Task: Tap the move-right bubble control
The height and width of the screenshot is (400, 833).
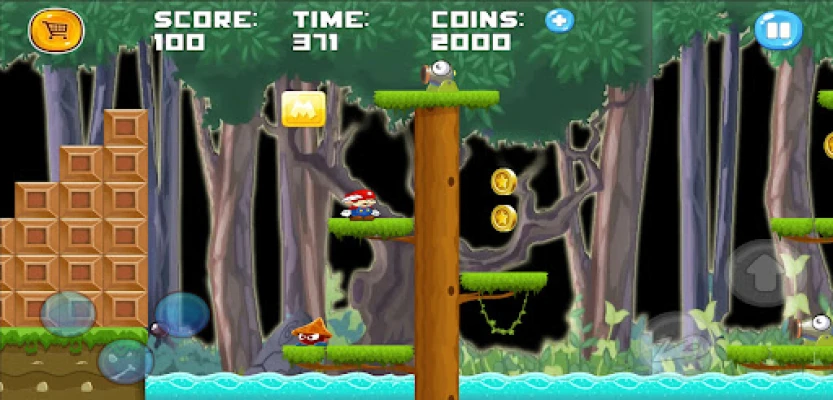Action: 181,314
